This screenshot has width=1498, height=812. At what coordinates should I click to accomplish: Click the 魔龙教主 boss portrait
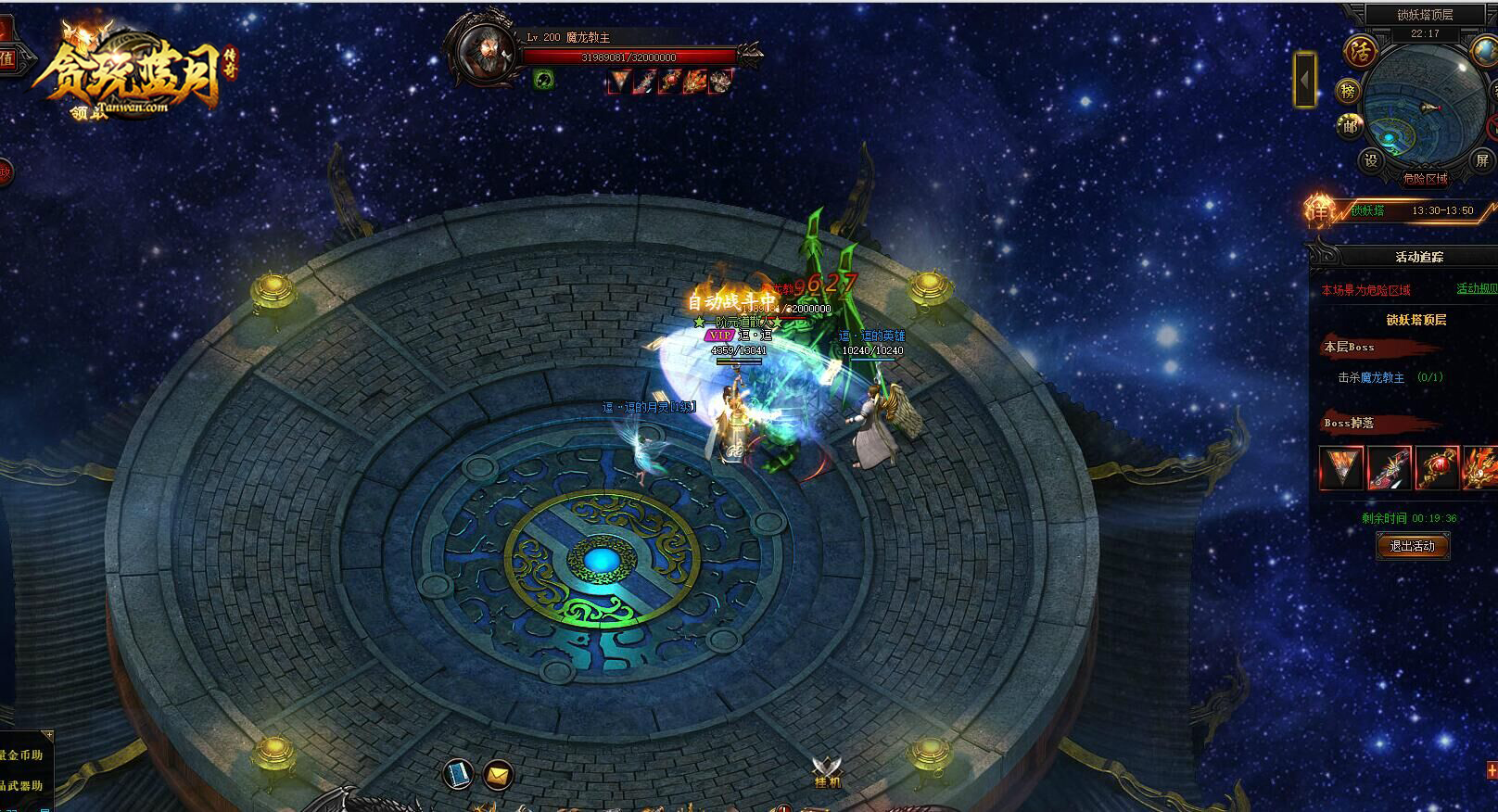pos(482,52)
